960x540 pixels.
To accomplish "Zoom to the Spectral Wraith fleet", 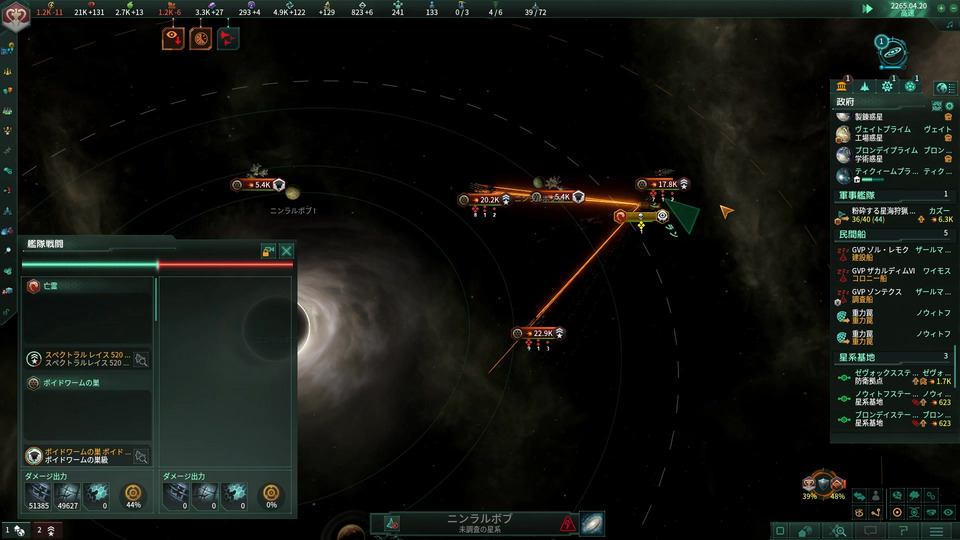I will point(142,359).
